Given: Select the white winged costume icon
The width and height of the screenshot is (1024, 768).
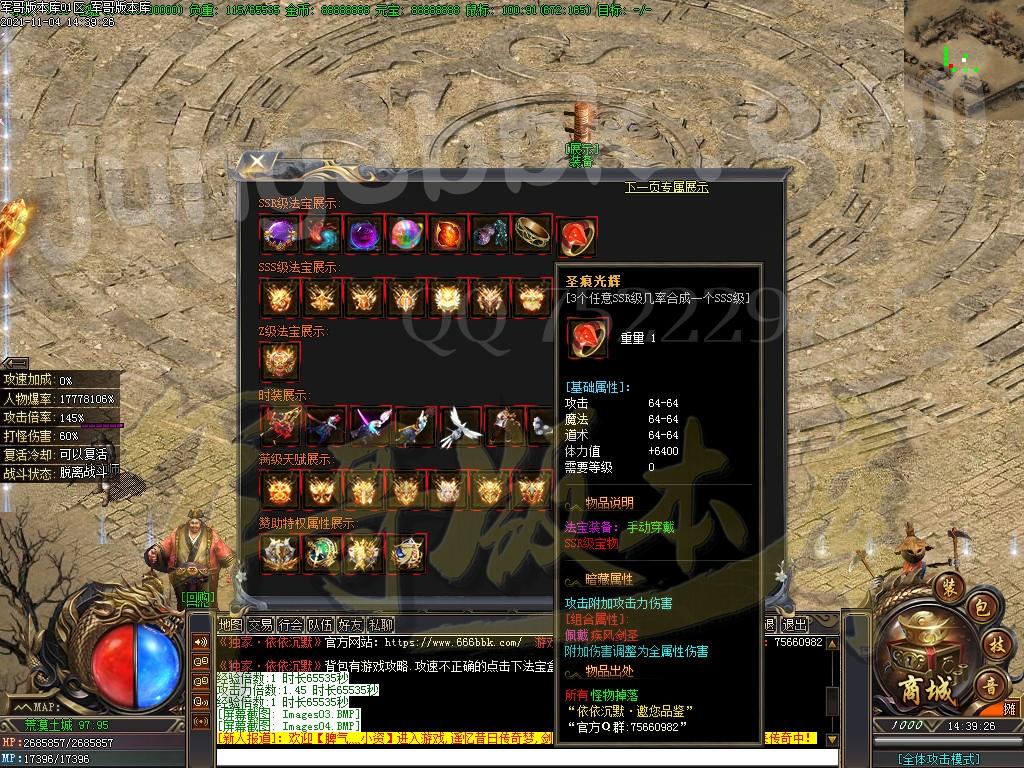Looking at the screenshot, I should point(460,427).
